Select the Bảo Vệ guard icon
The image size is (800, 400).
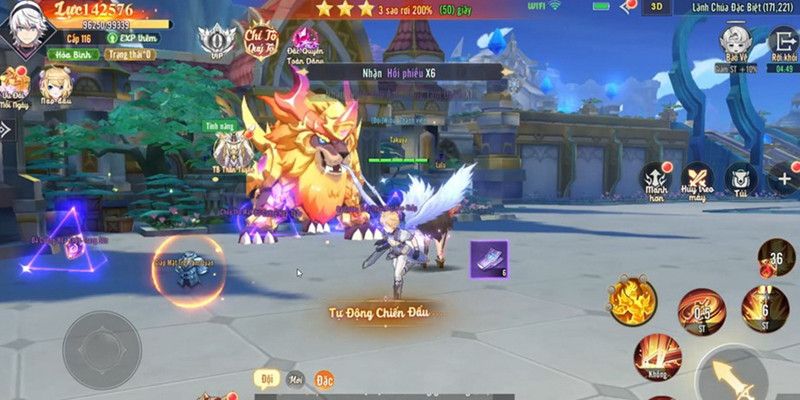point(734,43)
